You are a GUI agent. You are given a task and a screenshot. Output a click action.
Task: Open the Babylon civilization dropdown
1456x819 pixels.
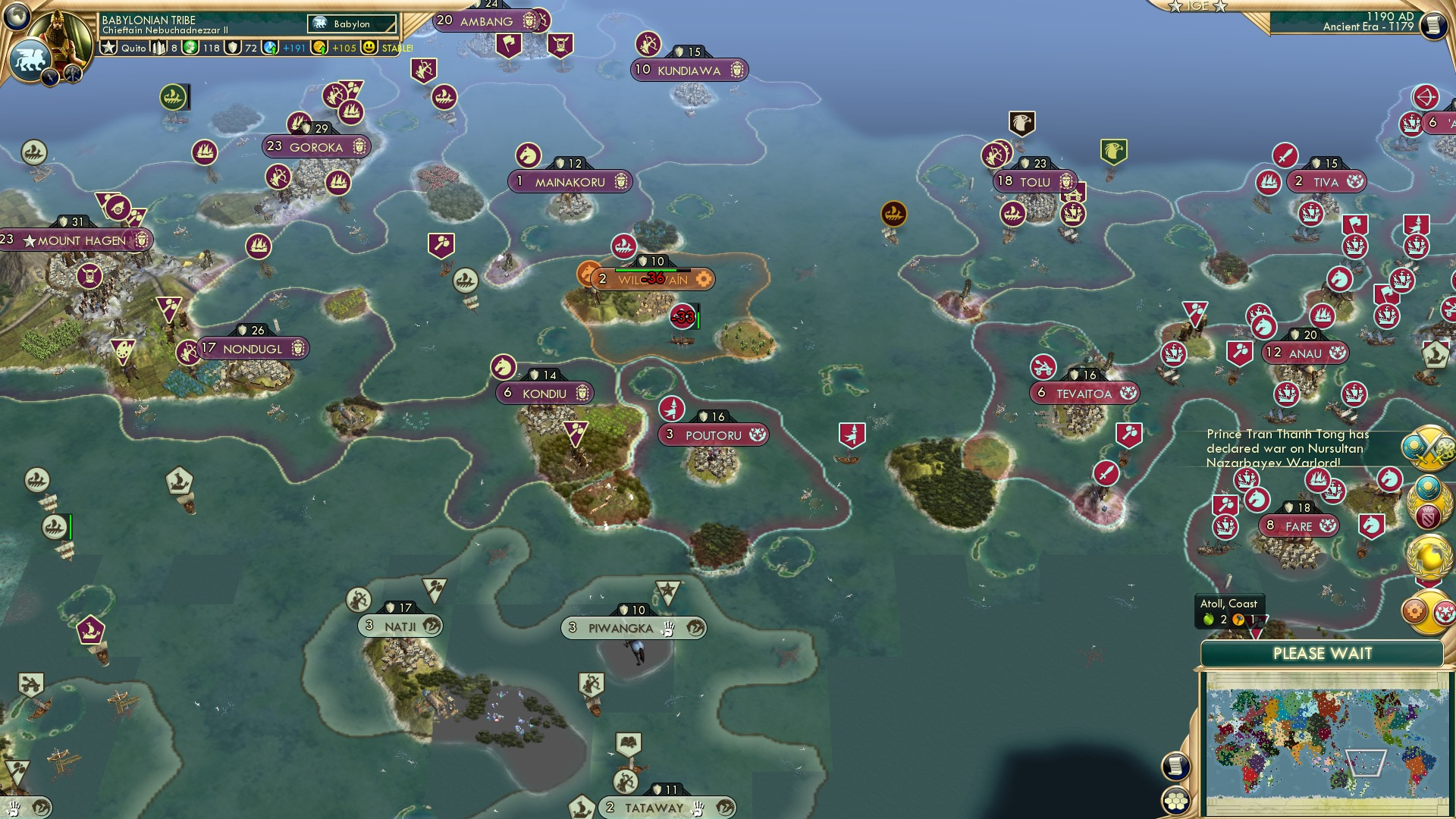click(x=351, y=24)
